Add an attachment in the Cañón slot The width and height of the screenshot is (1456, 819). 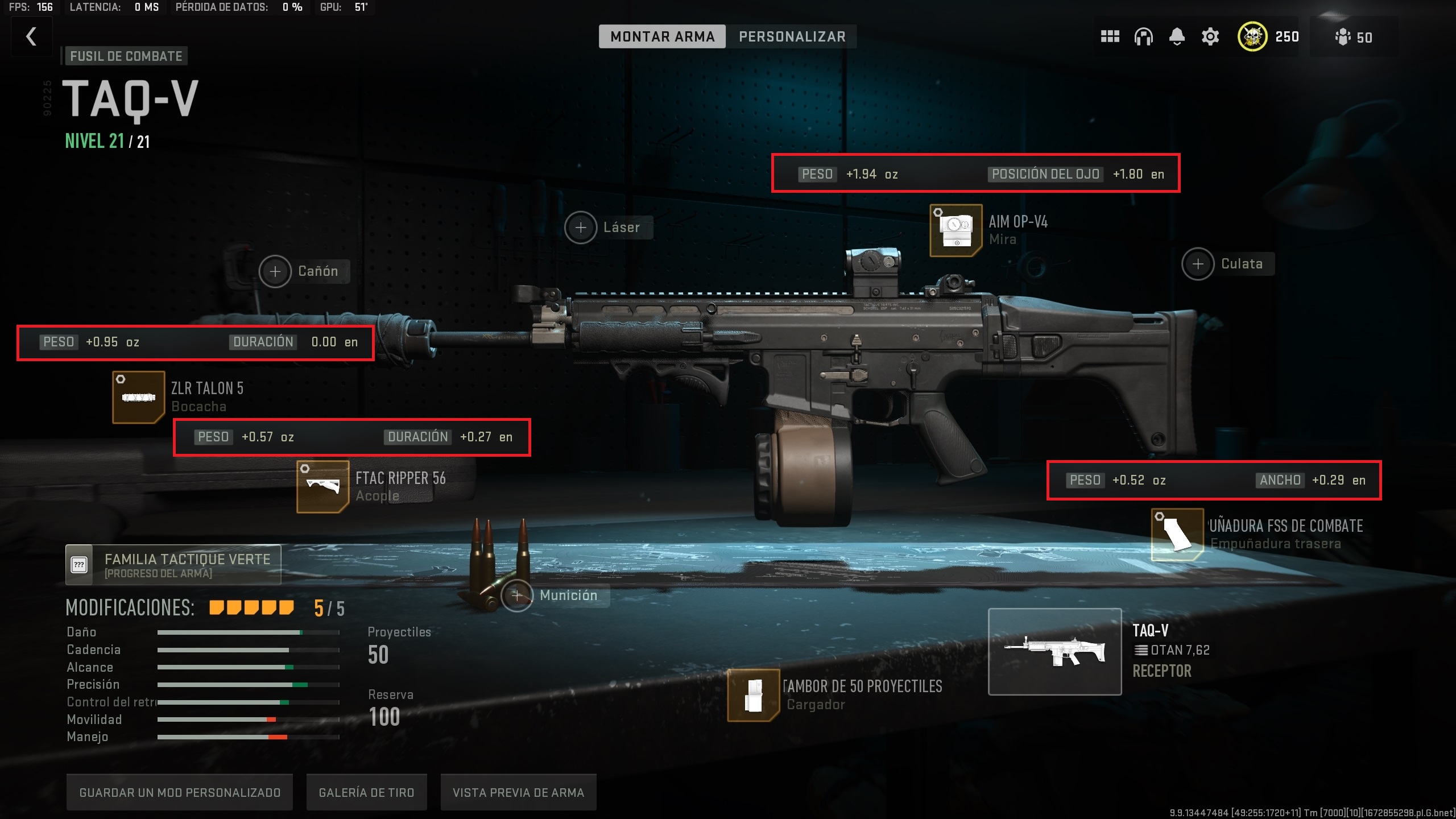(276, 271)
